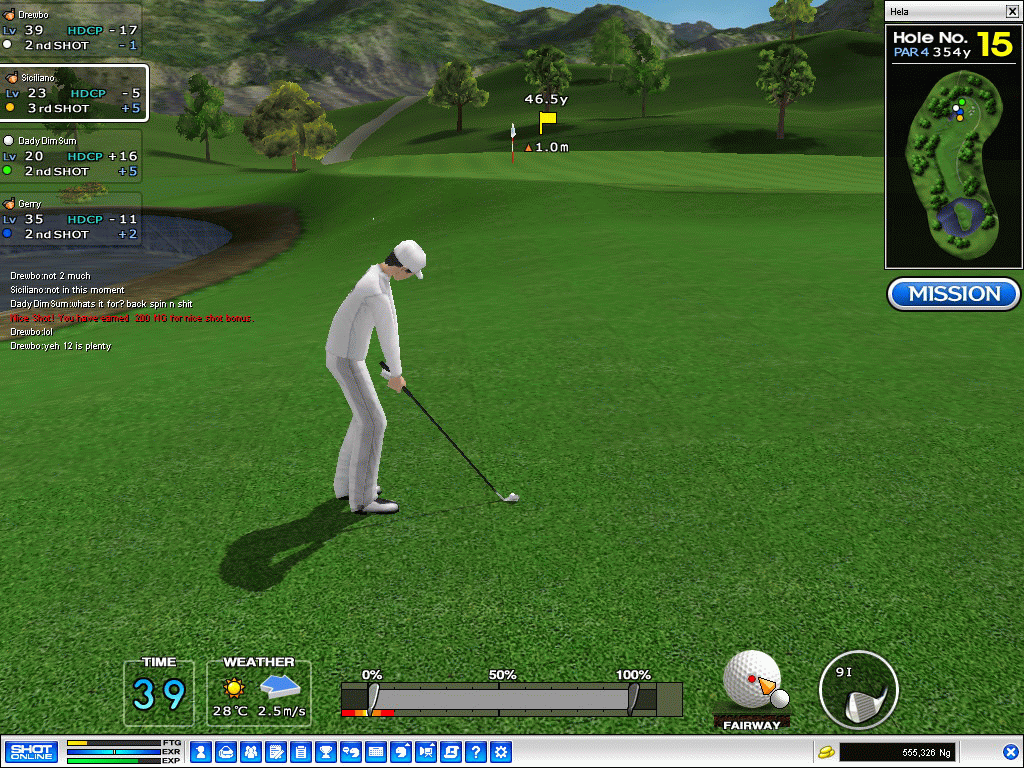Image resolution: width=1024 pixels, height=768 pixels.
Task: Open the video camera toolbar icon
Action: [x=426, y=751]
